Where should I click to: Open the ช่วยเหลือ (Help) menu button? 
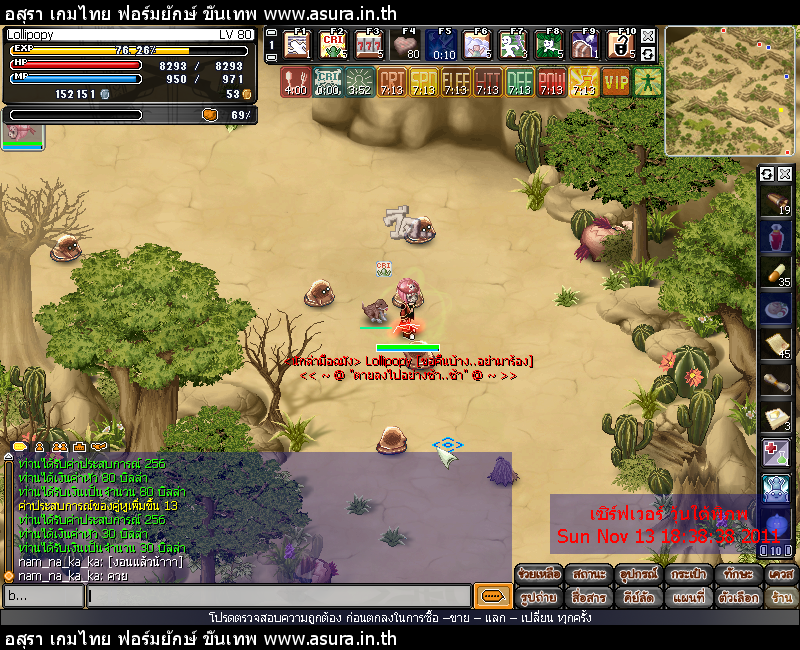(x=539, y=575)
